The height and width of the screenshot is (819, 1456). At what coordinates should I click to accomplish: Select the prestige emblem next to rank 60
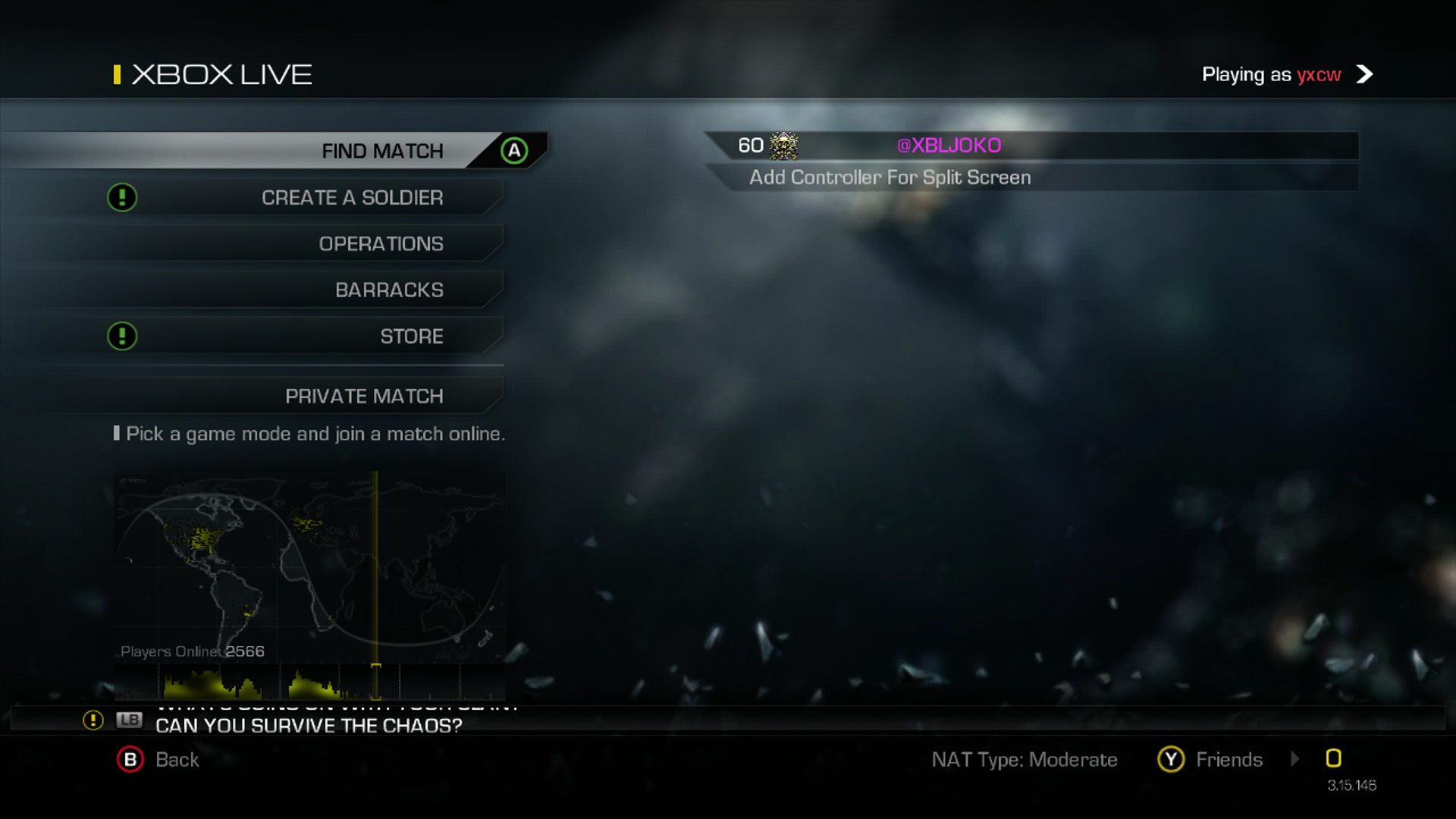pos(782,146)
